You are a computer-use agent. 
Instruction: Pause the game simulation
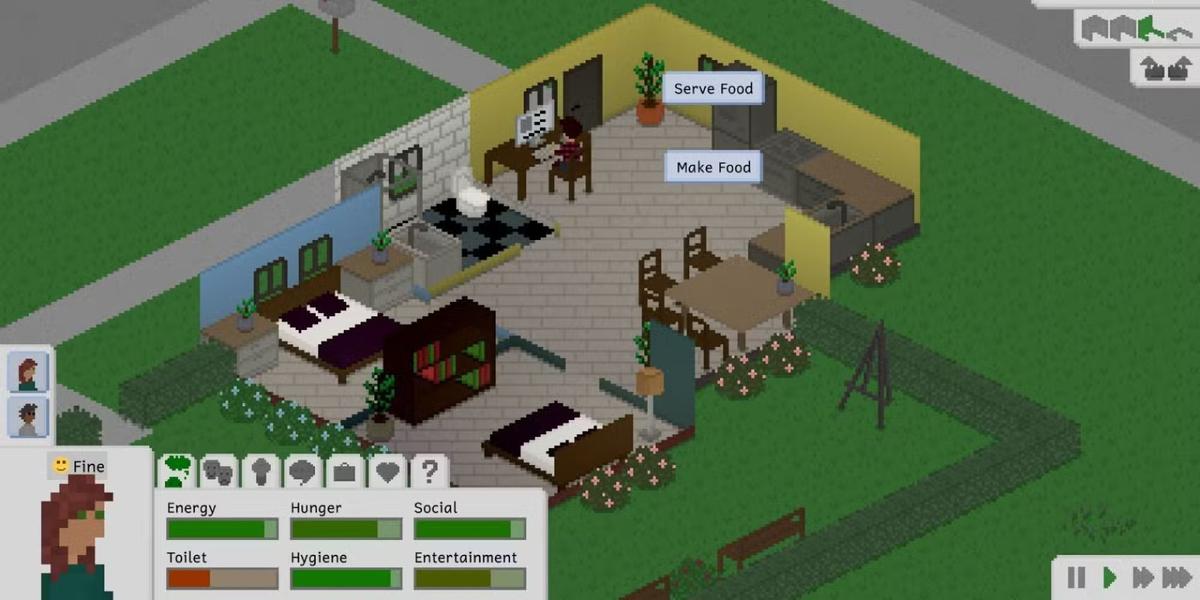click(1076, 577)
